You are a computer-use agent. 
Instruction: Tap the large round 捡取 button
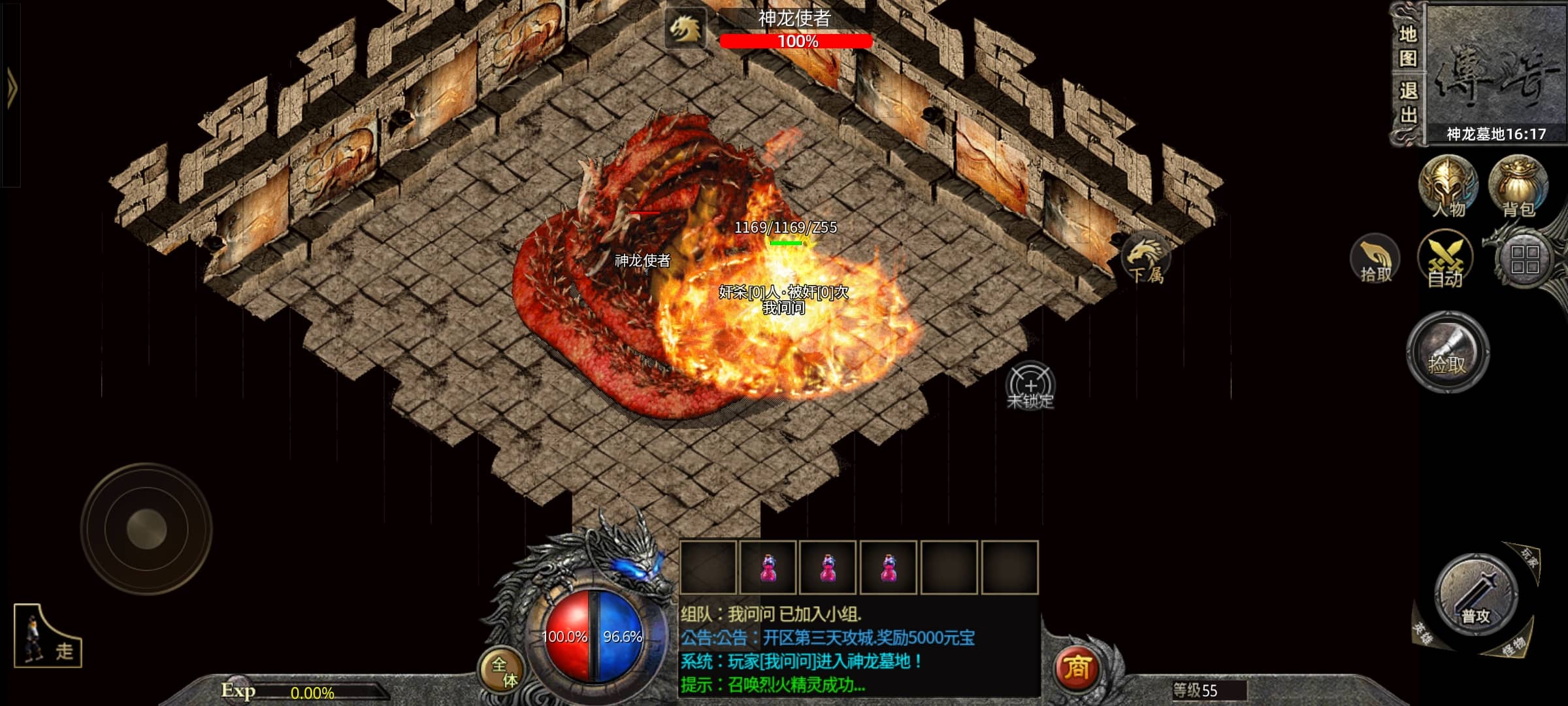1447,352
